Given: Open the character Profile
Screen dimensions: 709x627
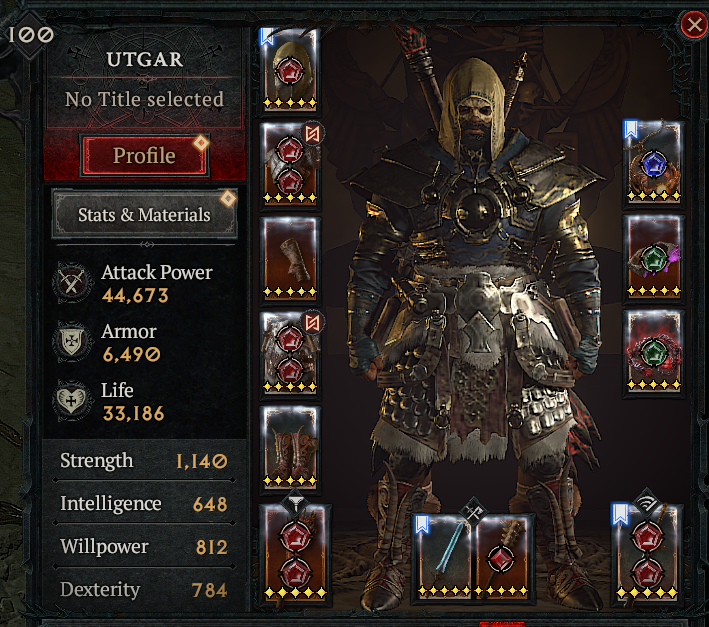Looking at the screenshot, I should (x=144, y=155).
